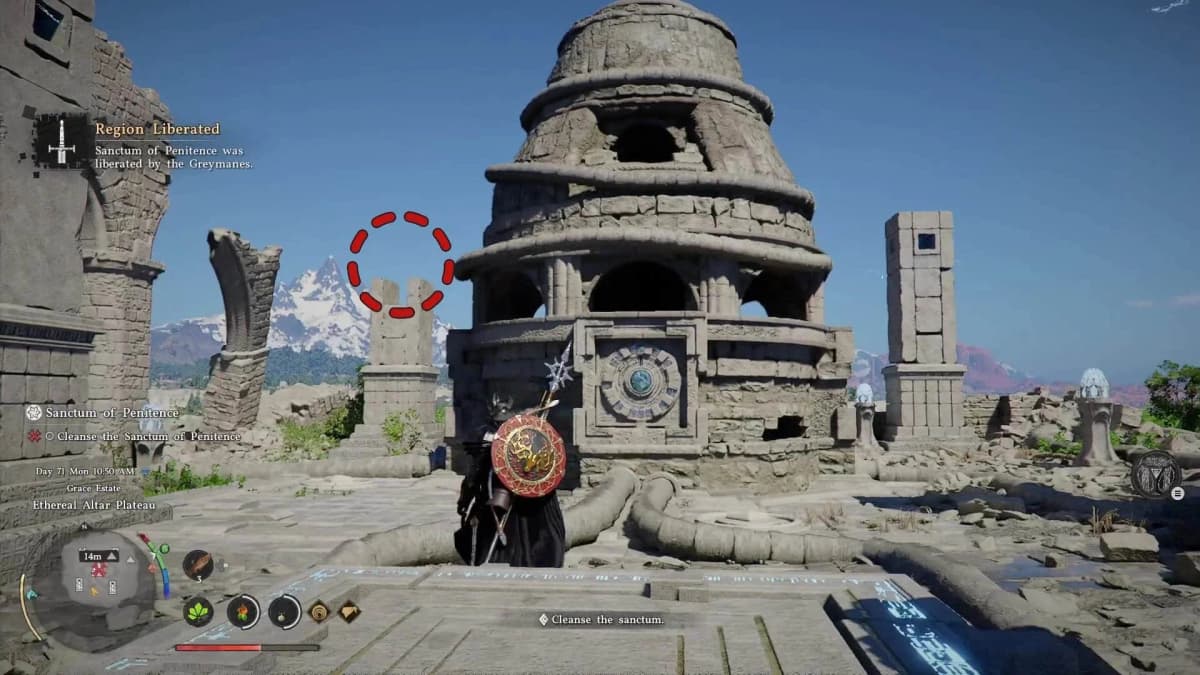
Task: Click the red quest marker on the minimap
Action: (x=99, y=571)
